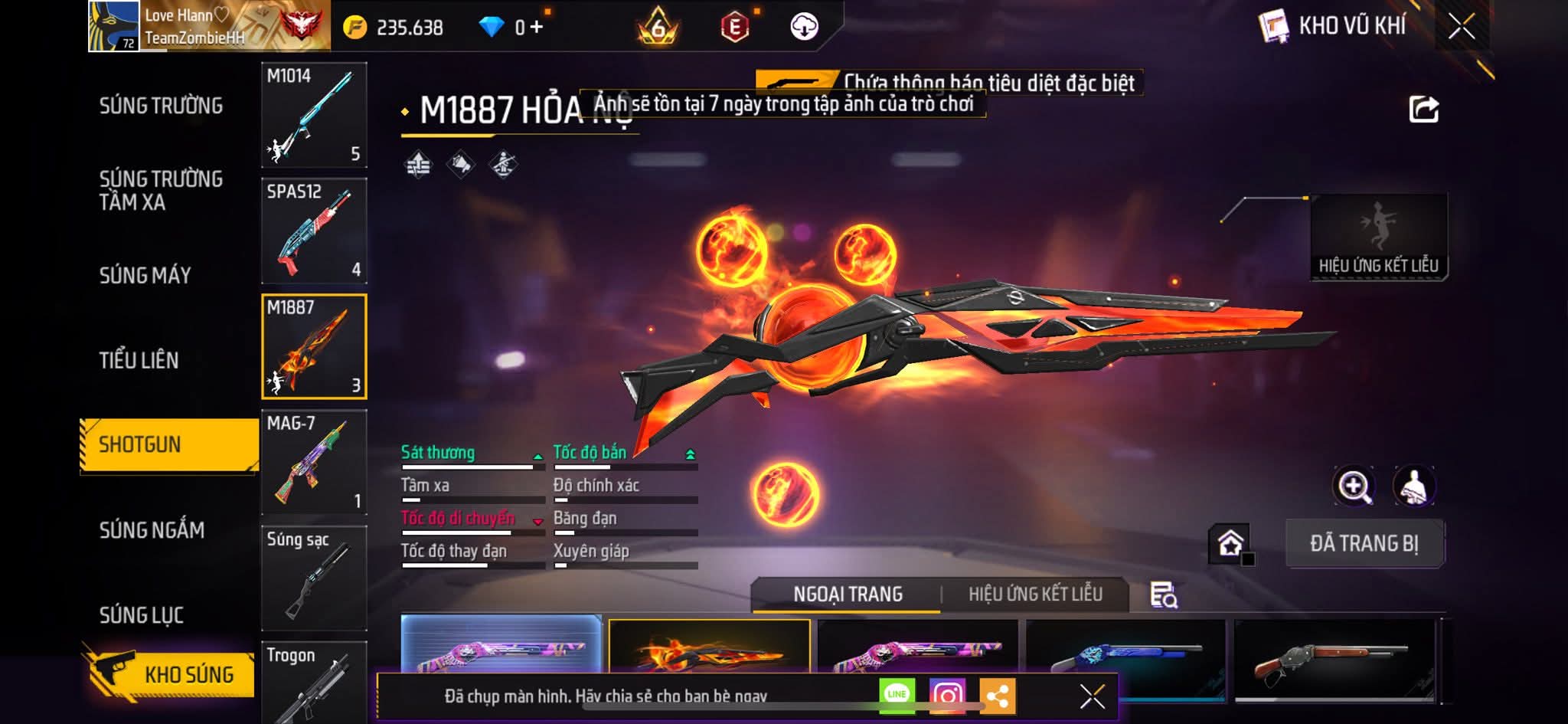Select the classic wooden M1887 skin

coord(1334,659)
